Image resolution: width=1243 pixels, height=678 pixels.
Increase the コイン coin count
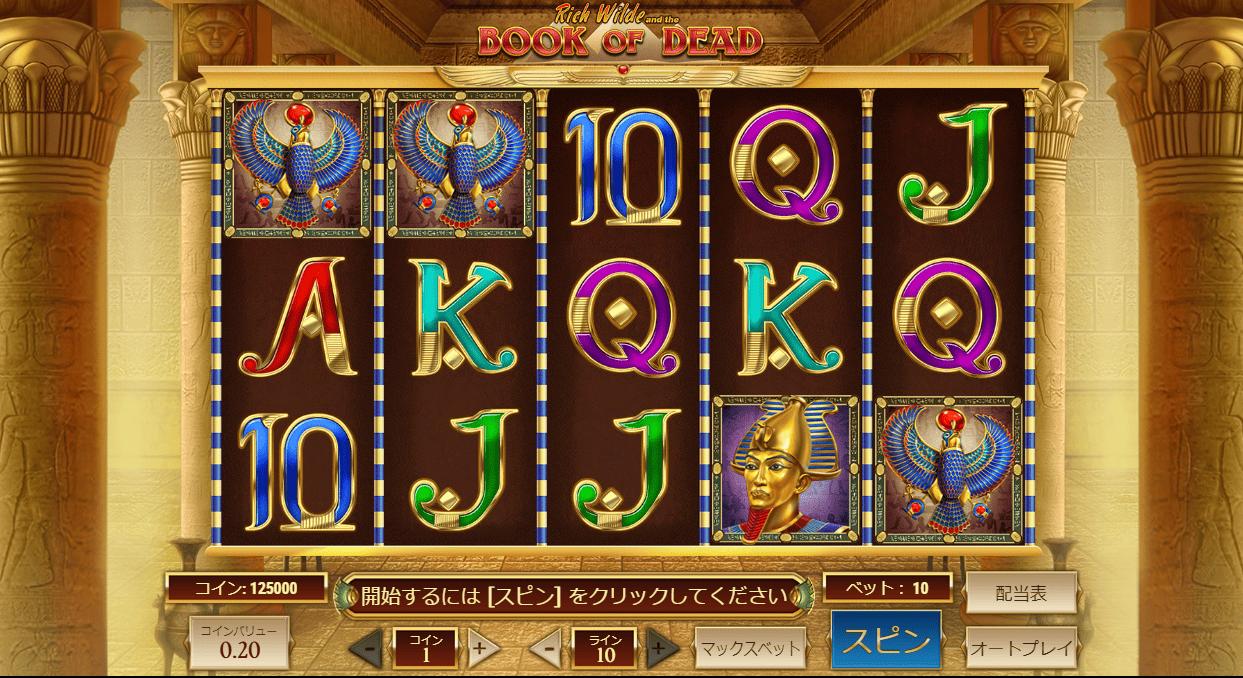coord(480,648)
